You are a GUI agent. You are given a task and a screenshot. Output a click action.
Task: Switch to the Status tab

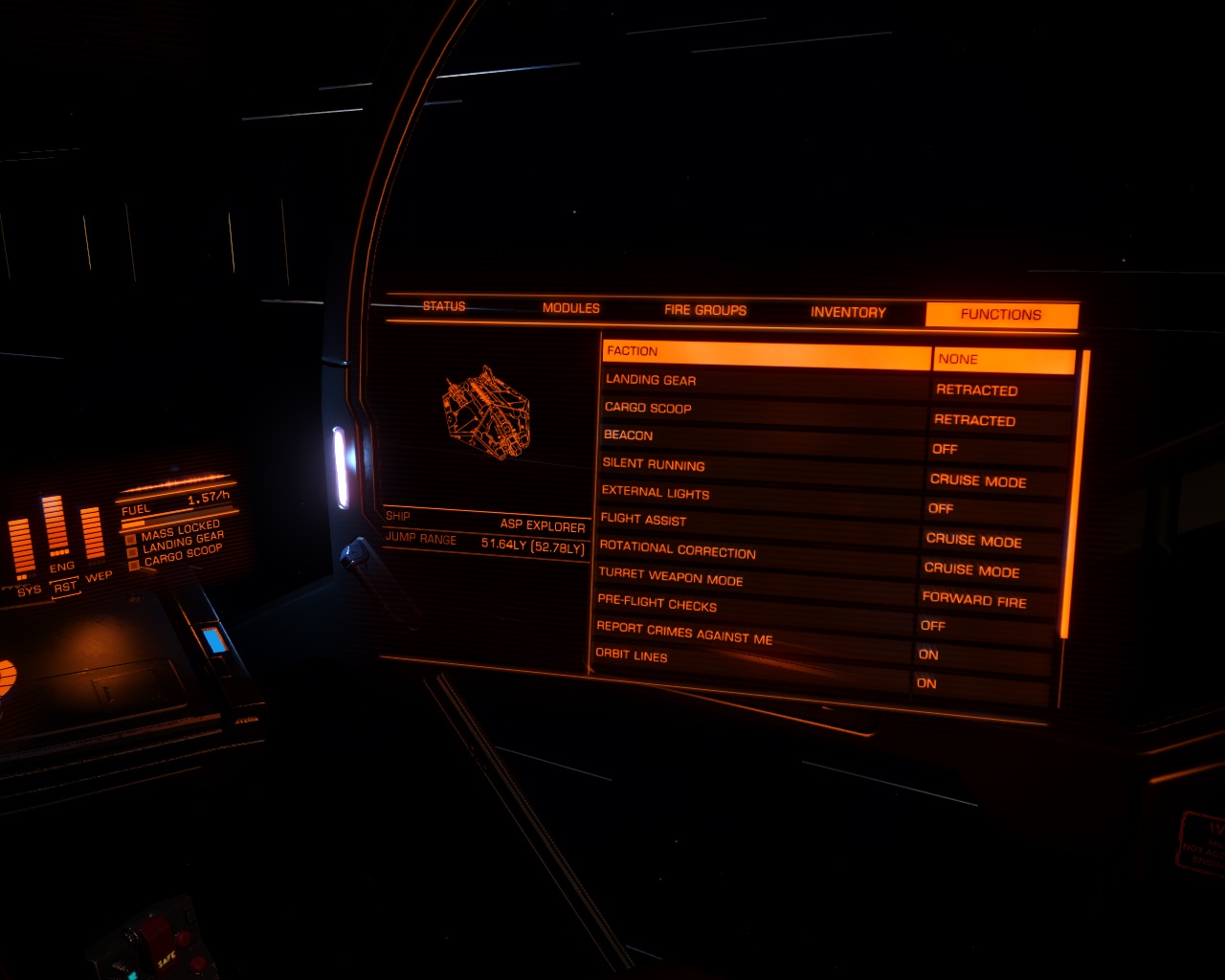(444, 306)
